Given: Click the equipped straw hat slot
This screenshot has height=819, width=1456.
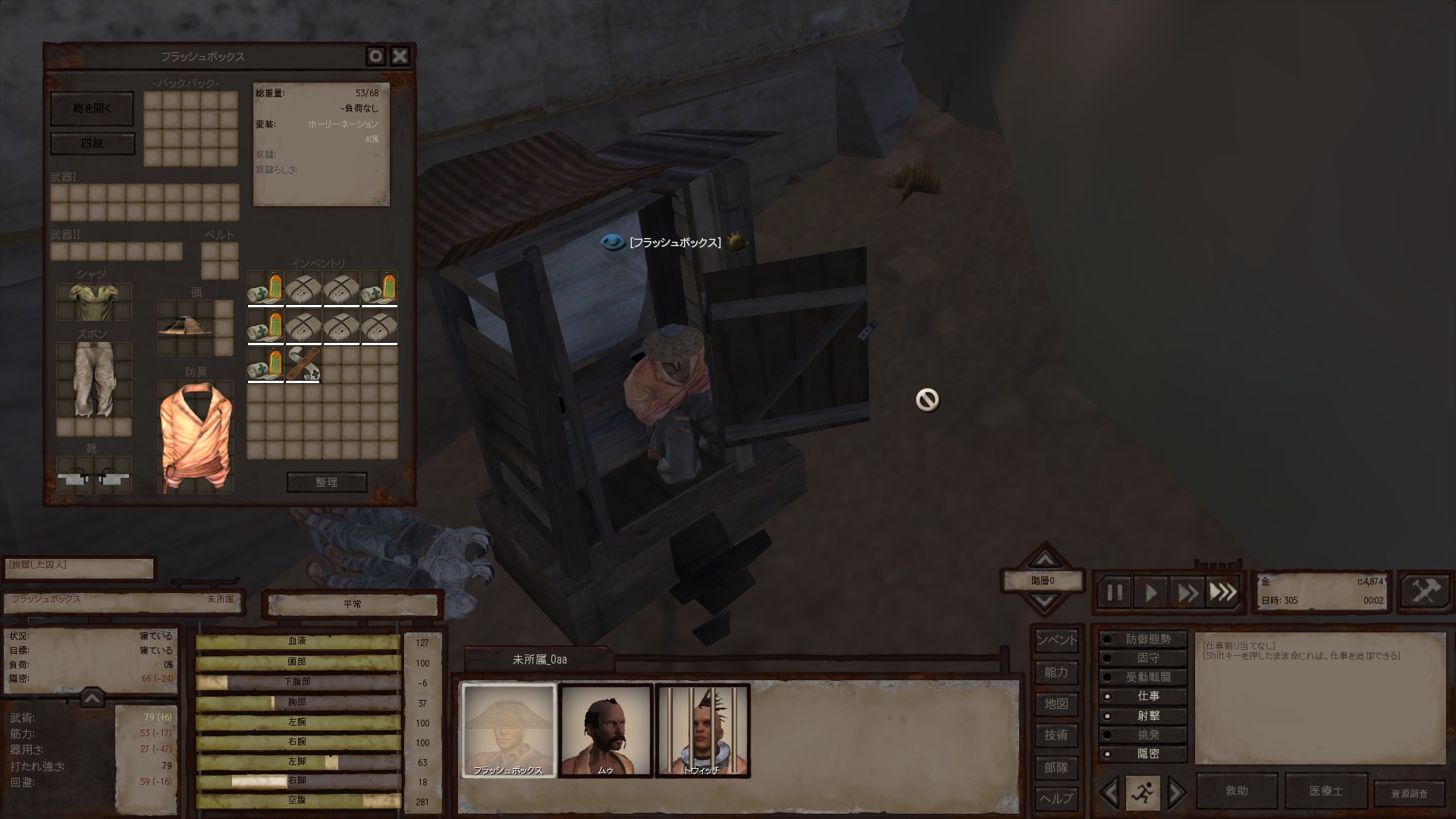Looking at the screenshot, I should click(186, 326).
